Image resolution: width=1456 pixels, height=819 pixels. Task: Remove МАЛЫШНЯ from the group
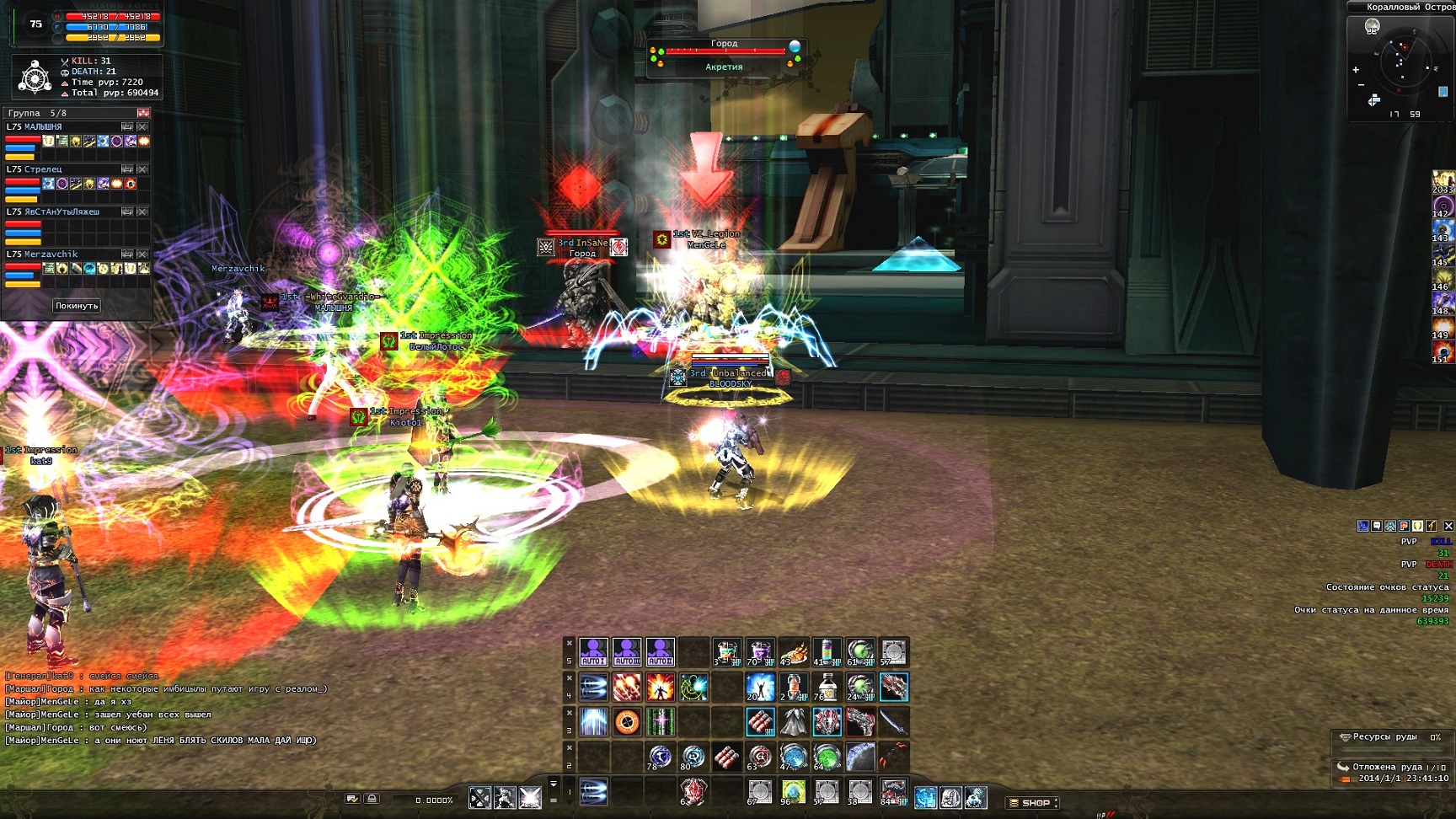(142, 127)
